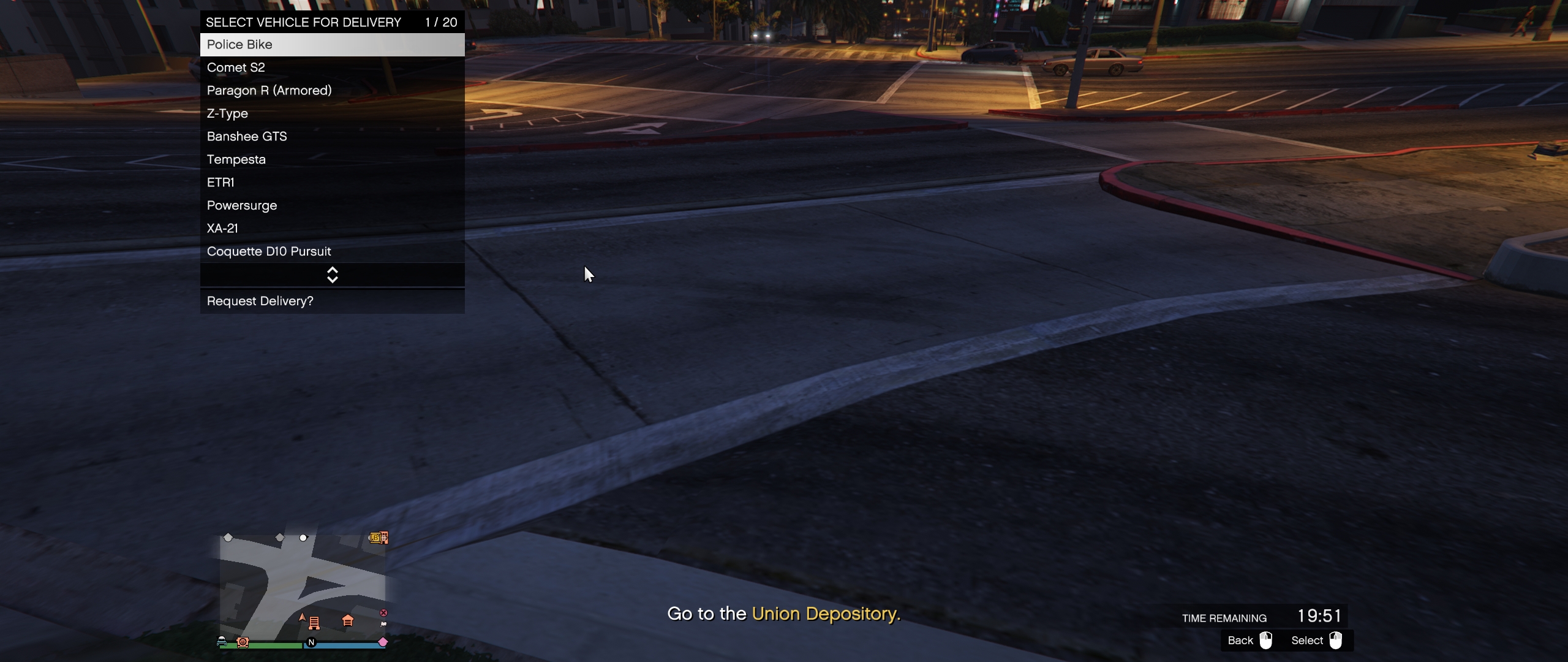Pick the ETR1 vehicle entry
1568x662 pixels.
332,183
